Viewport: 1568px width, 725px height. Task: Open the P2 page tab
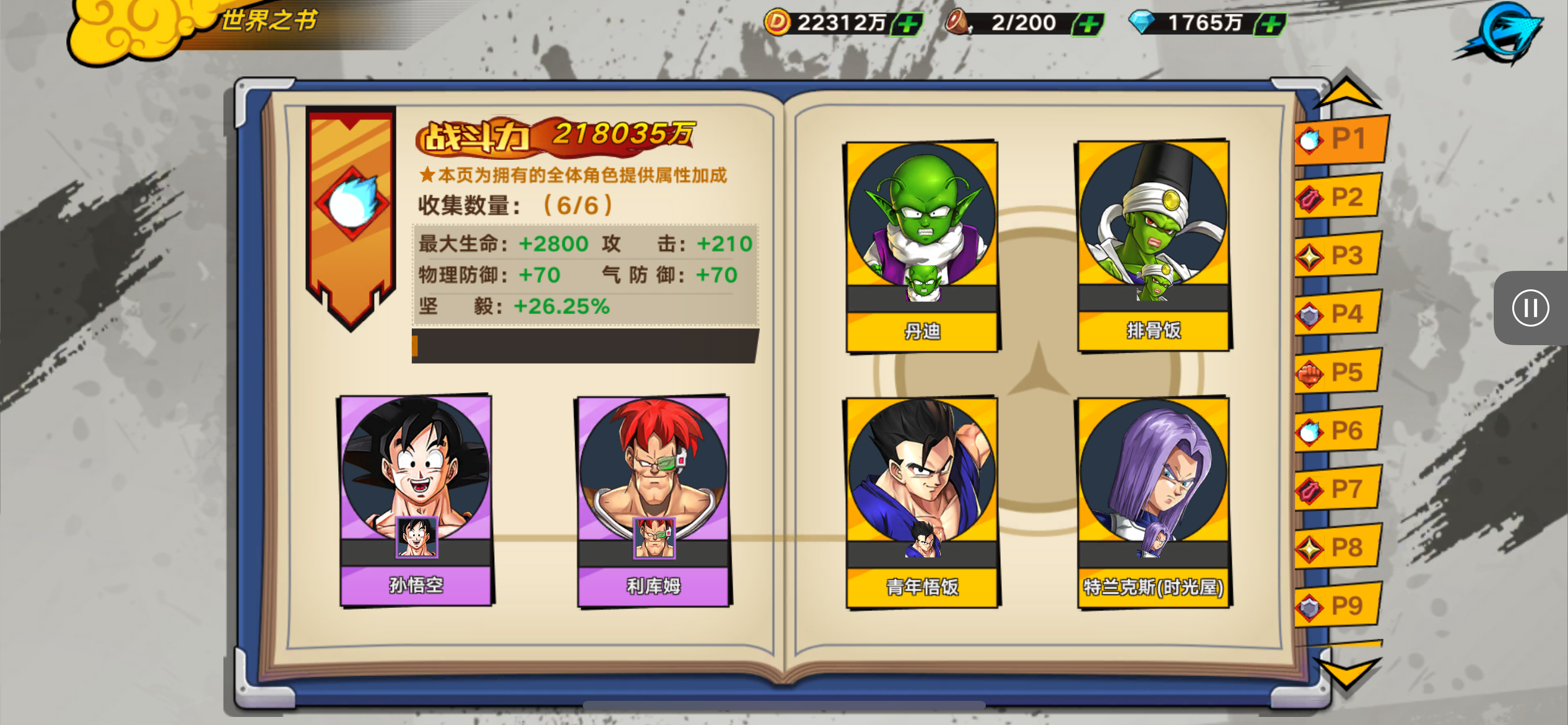pyautogui.click(x=1339, y=198)
